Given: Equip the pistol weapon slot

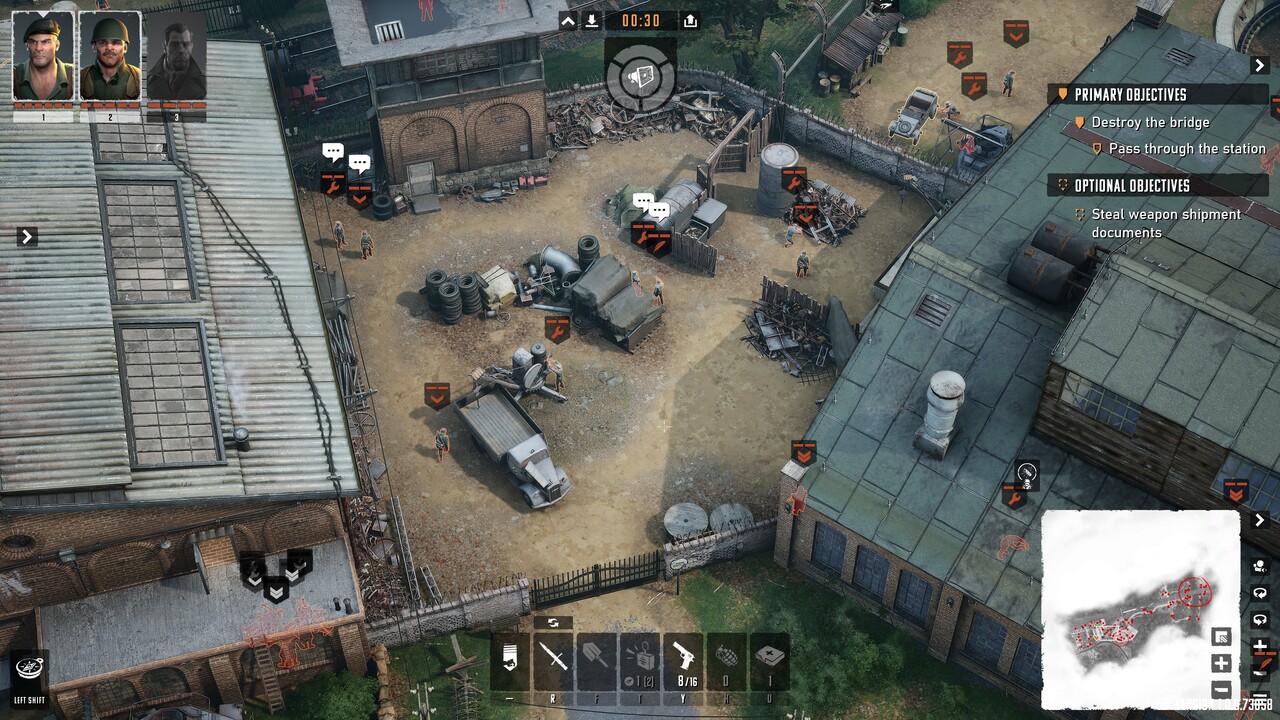Looking at the screenshot, I should point(685,658).
